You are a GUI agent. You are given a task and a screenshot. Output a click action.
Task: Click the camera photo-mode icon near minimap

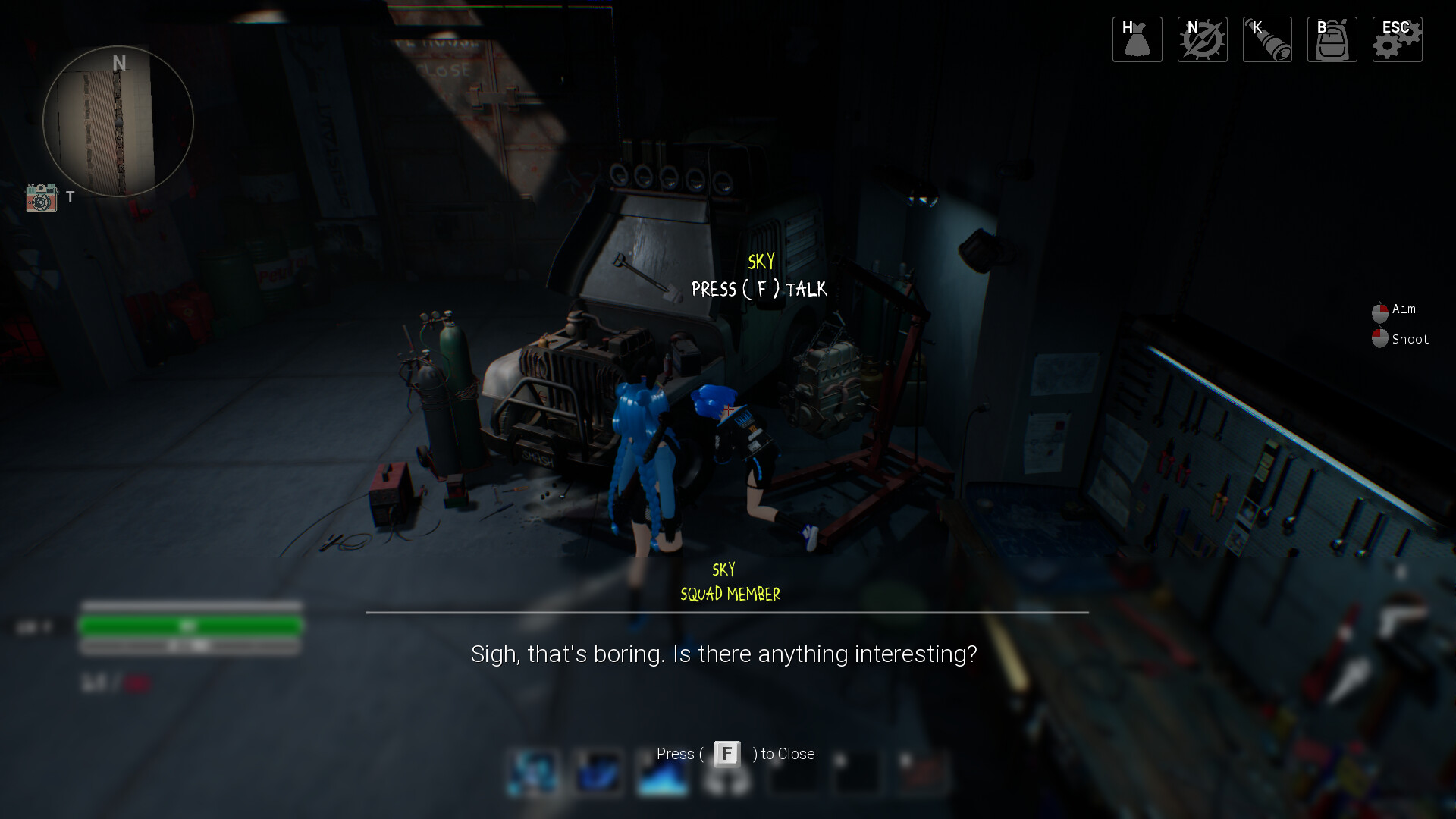(42, 198)
